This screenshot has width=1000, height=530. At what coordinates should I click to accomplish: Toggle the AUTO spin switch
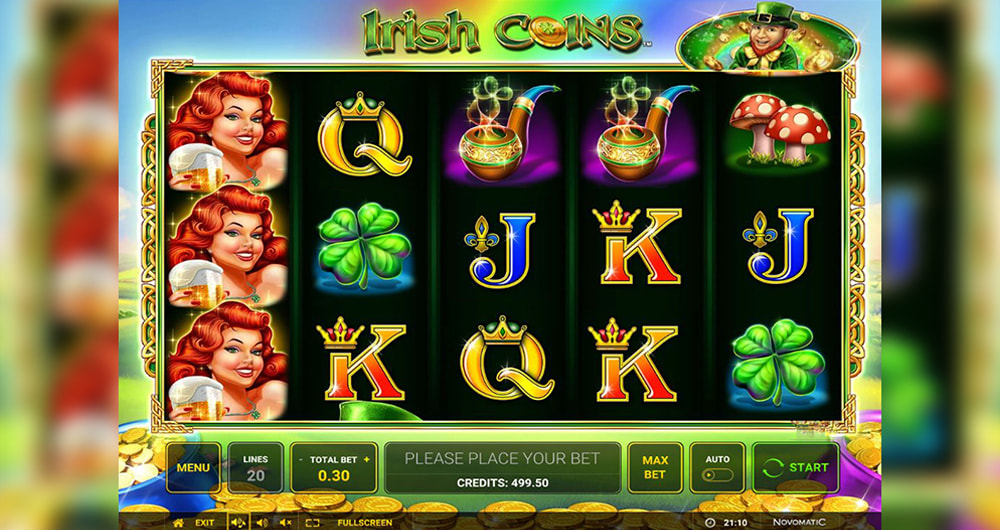pos(717,475)
